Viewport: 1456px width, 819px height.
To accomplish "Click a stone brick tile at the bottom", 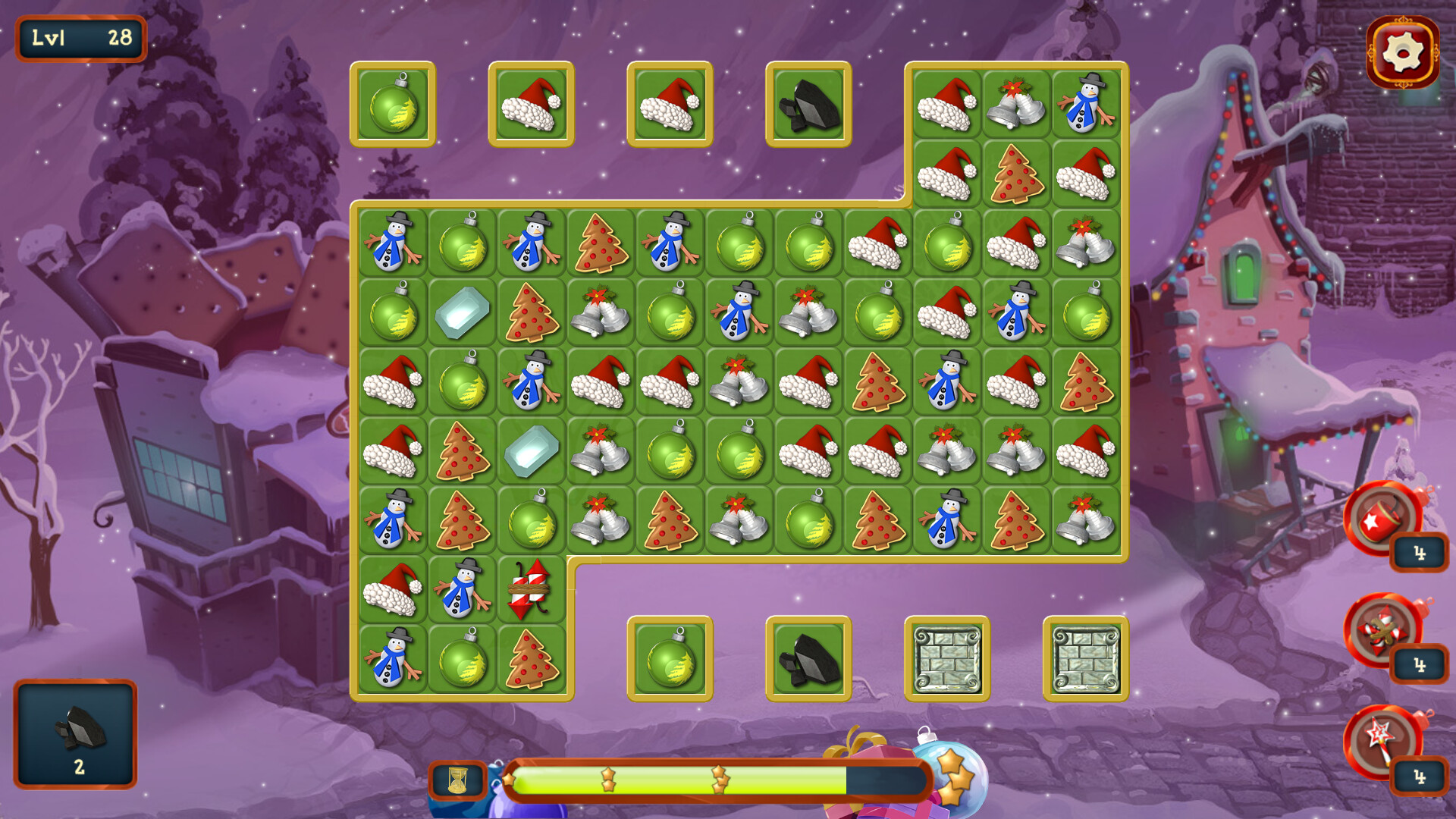I will pos(946,660).
